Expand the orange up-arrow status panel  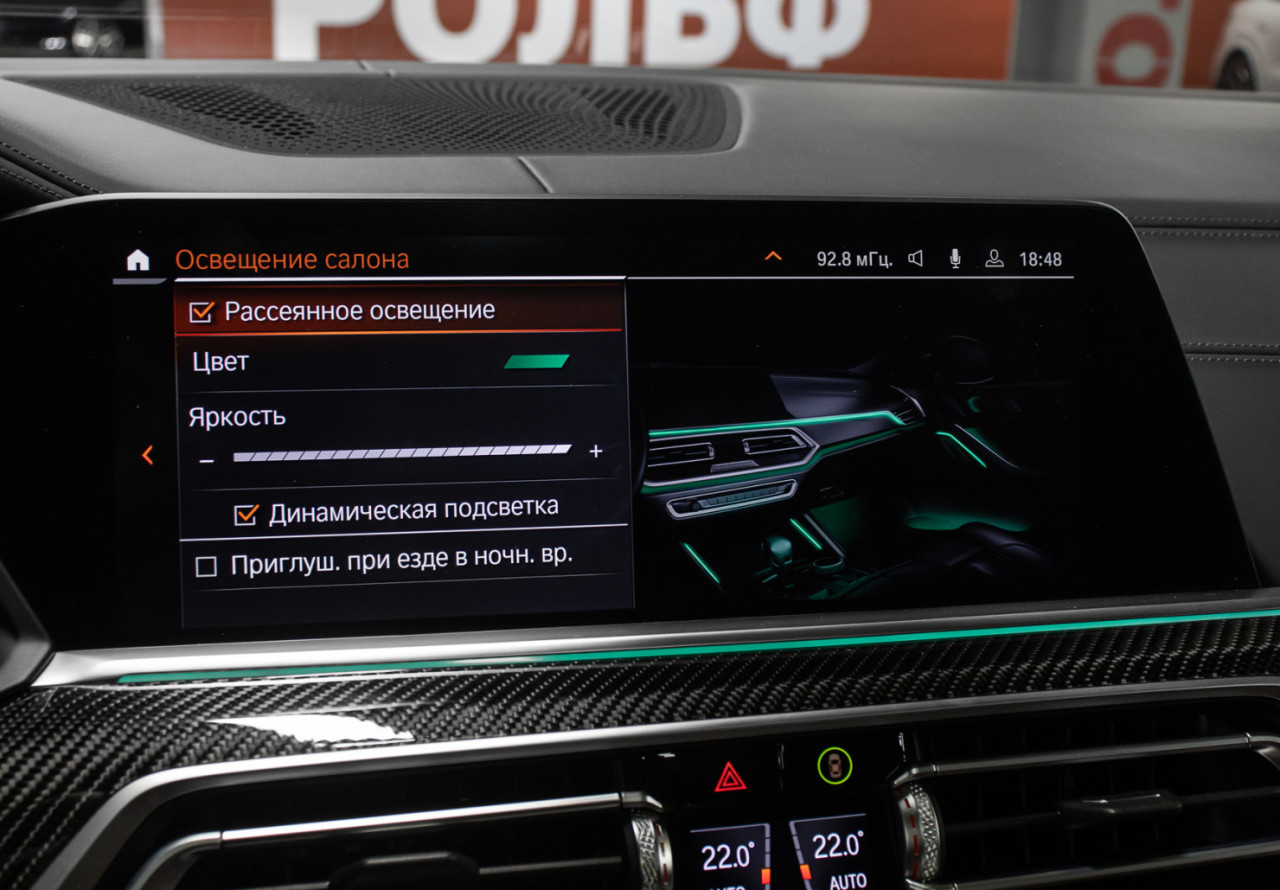773,257
